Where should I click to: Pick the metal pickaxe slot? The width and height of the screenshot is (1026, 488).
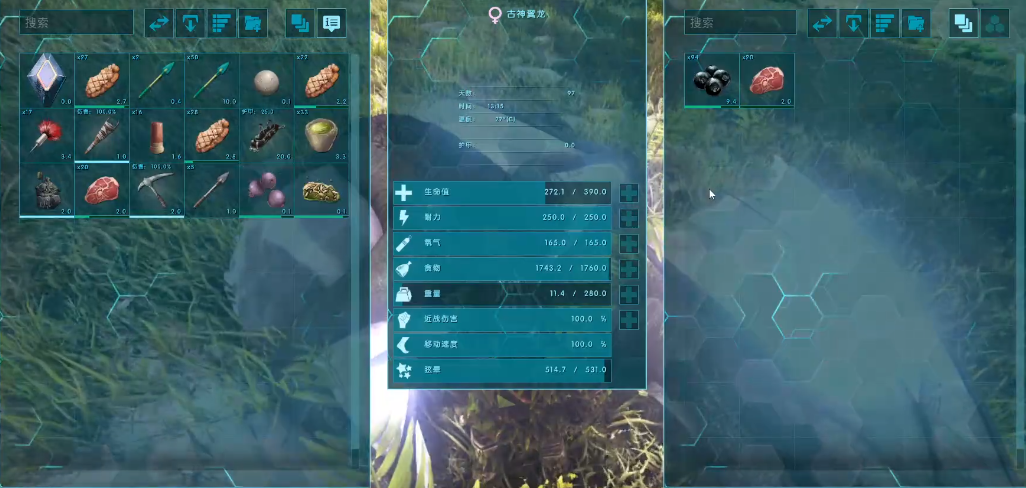(156, 188)
